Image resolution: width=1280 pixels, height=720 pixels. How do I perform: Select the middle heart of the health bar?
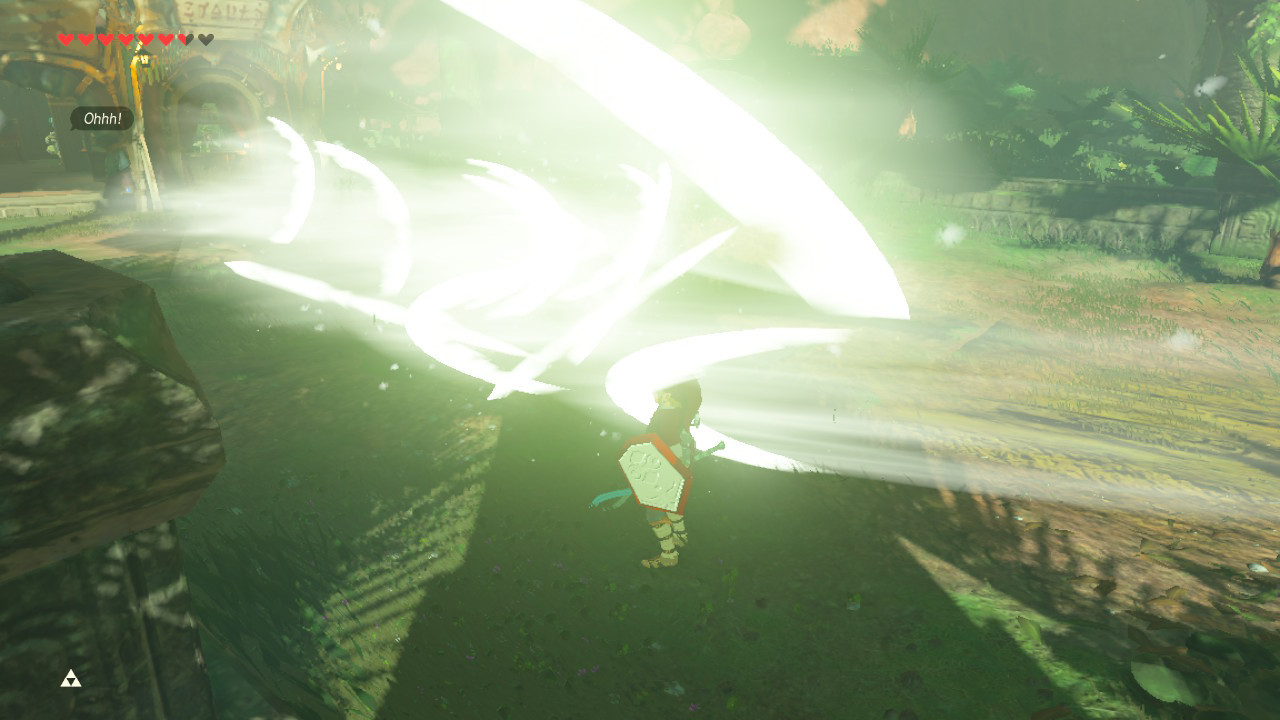coord(127,39)
